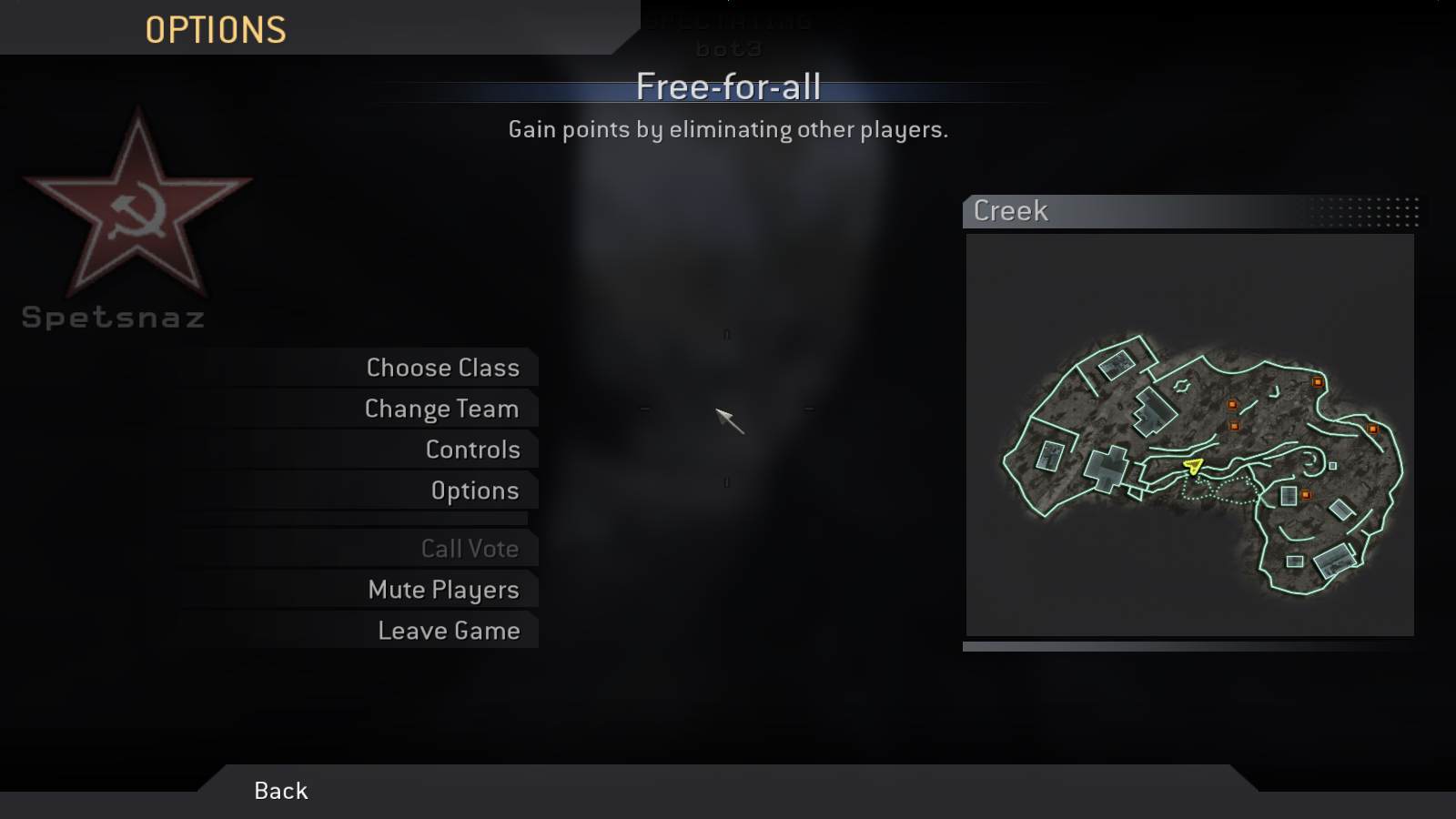Click the Creek map preview
This screenshot has width=1456, height=819.
[1189, 435]
